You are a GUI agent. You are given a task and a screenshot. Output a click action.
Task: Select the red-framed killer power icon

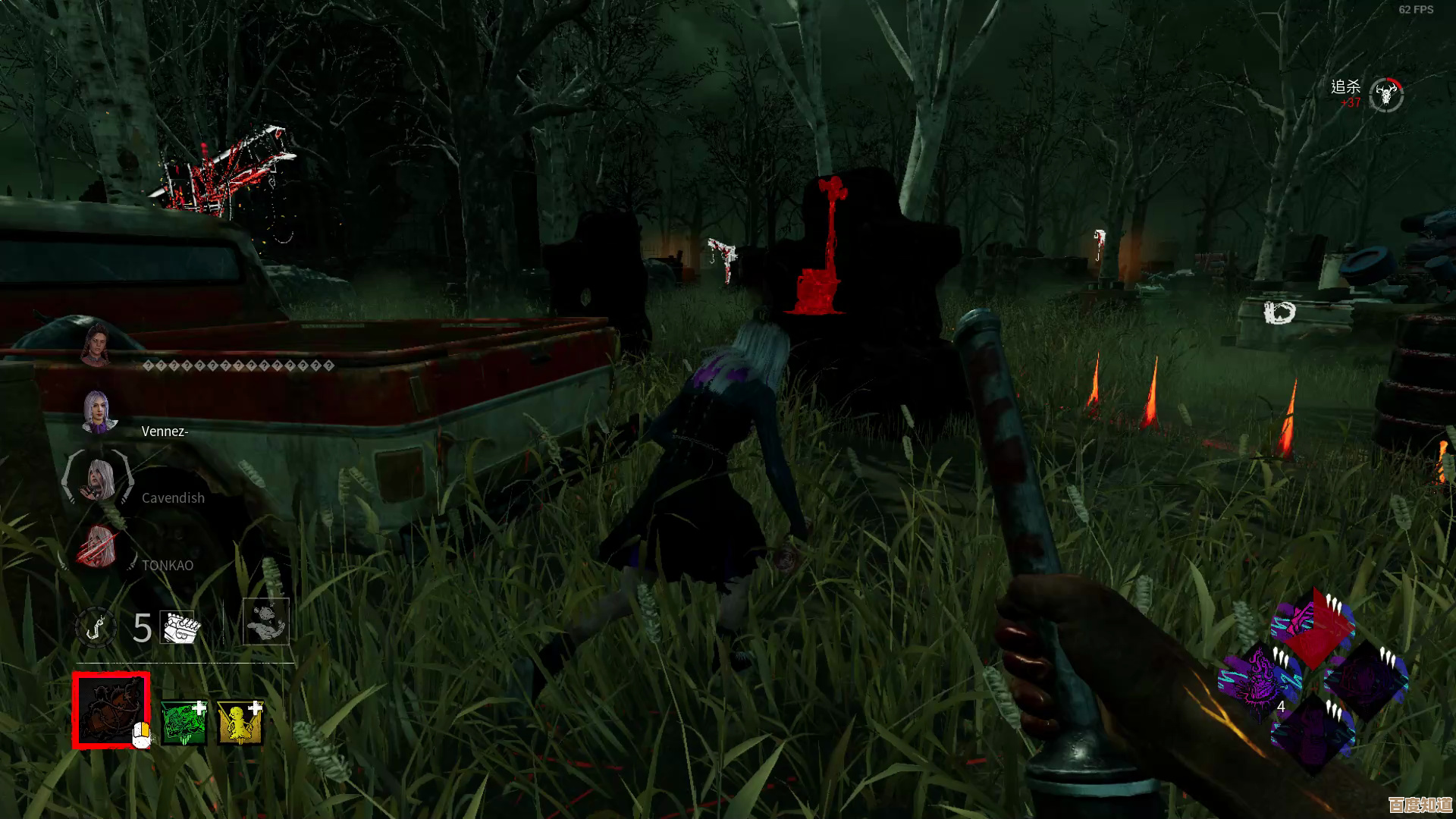click(111, 710)
